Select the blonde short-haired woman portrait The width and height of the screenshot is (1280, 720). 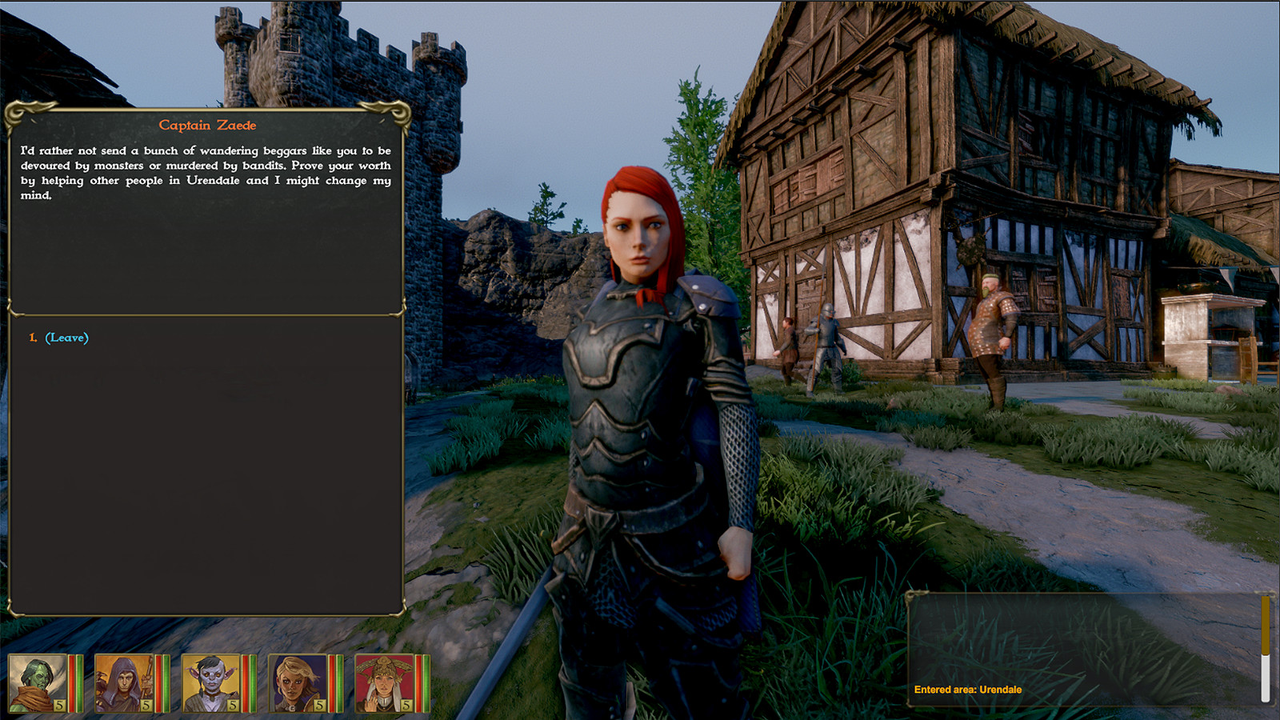click(298, 683)
